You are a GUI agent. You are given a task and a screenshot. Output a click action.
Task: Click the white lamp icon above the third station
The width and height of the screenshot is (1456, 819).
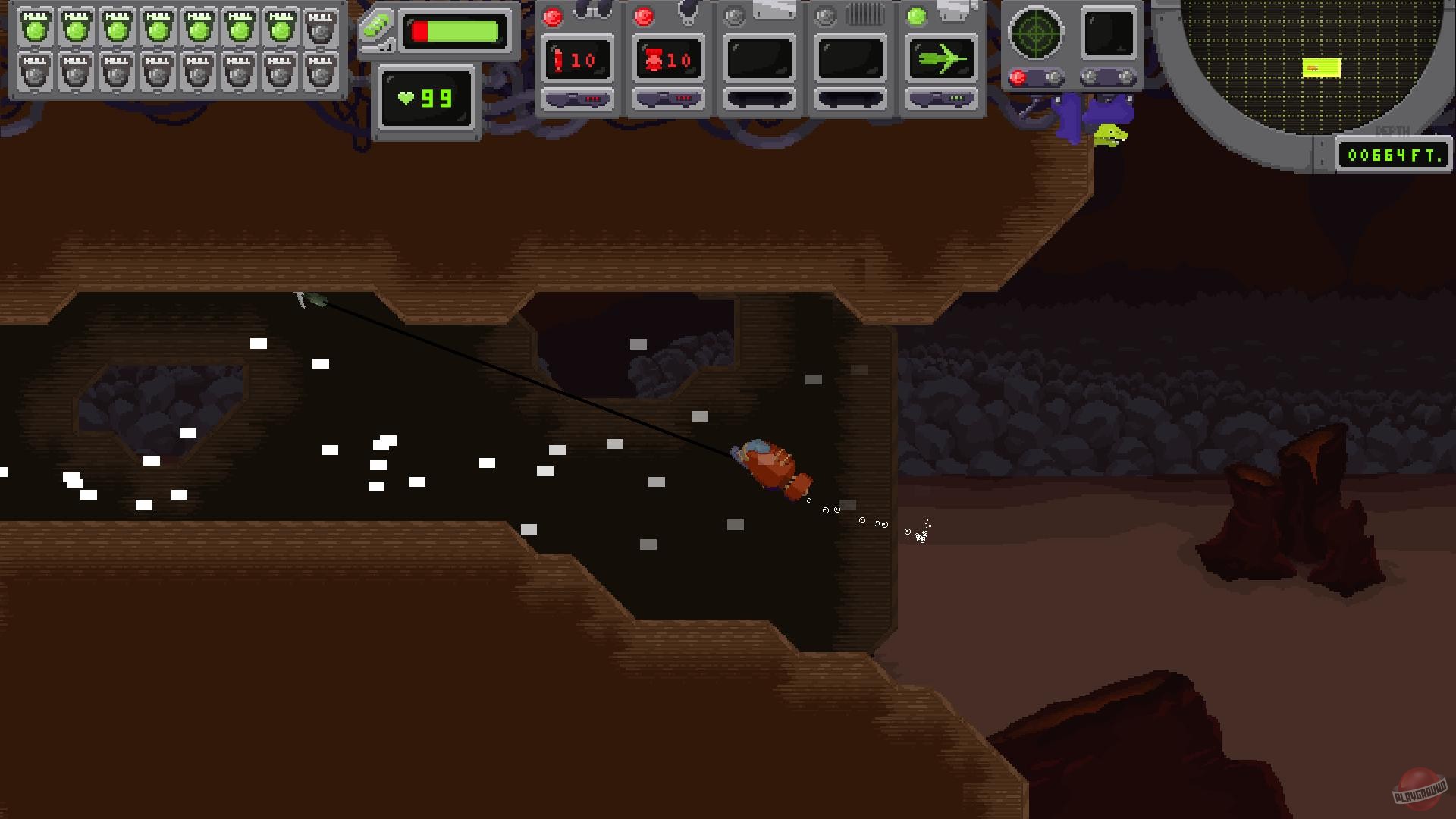click(773, 9)
